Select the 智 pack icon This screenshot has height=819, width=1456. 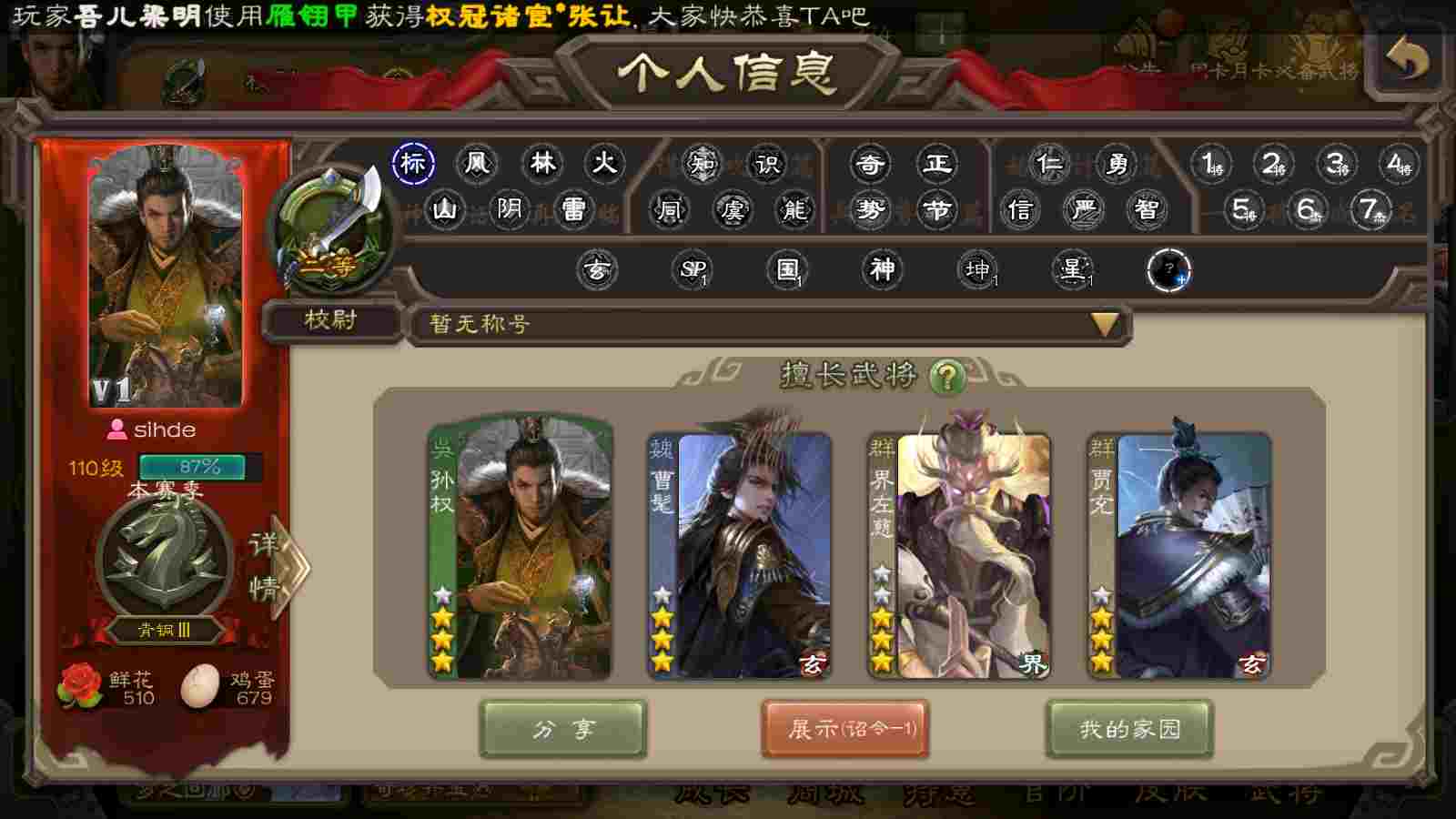[1147, 210]
